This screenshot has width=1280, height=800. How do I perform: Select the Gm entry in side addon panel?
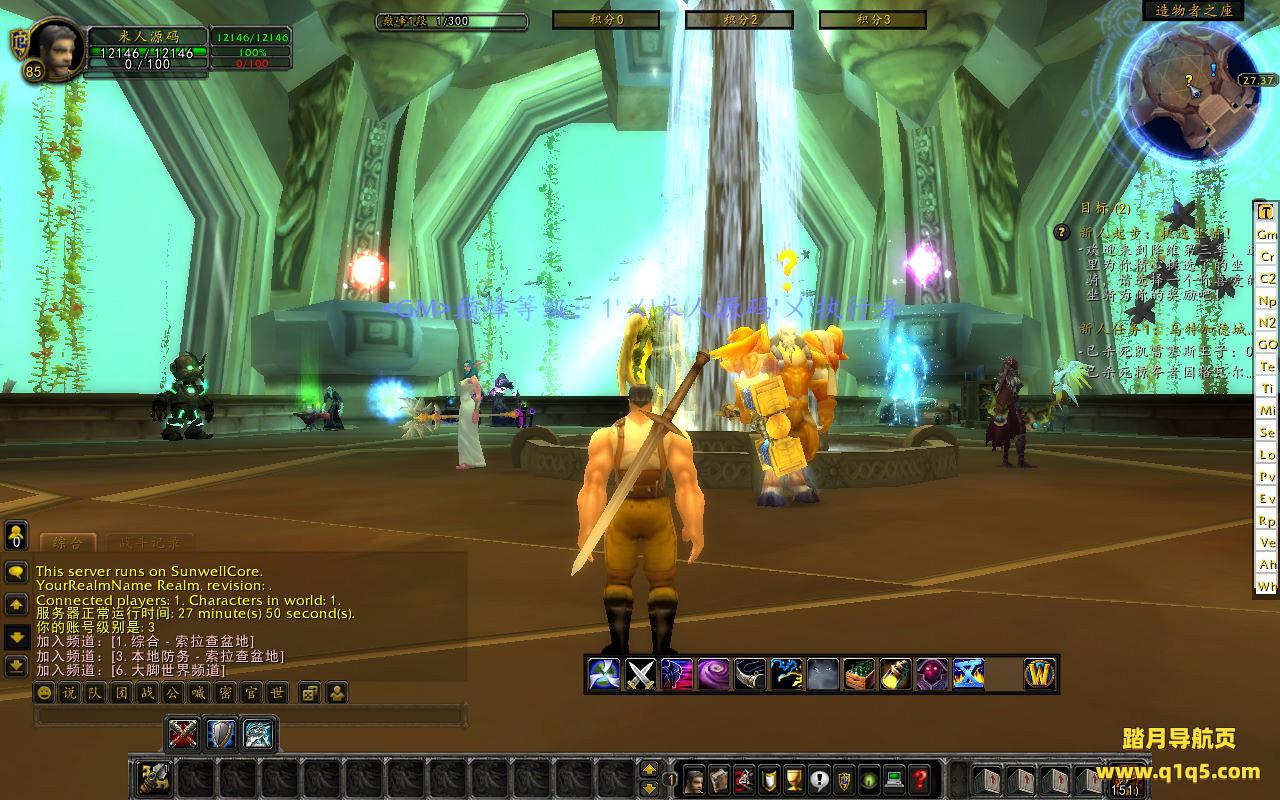[x=1267, y=234]
